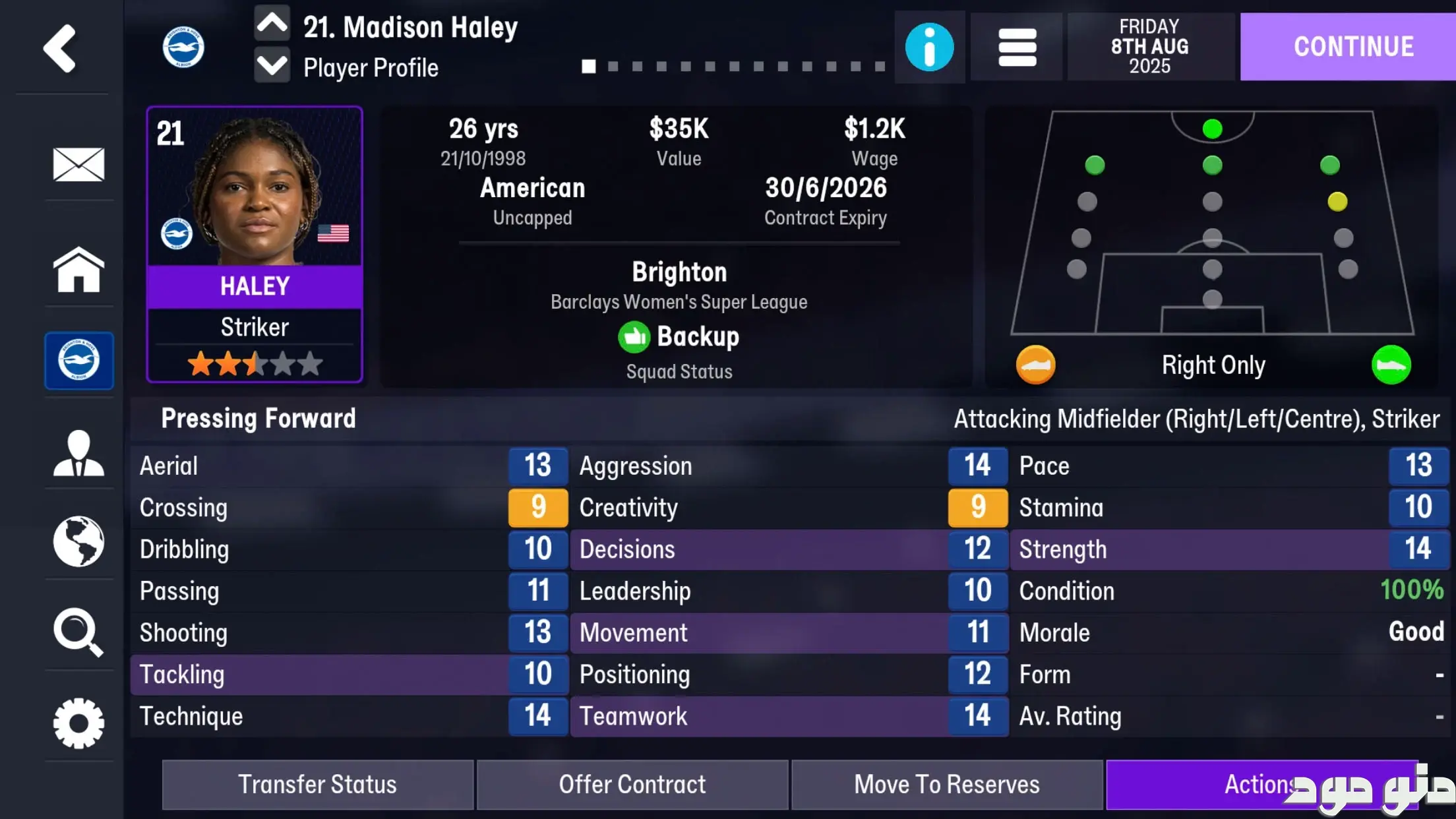Go to the home screen

click(78, 269)
